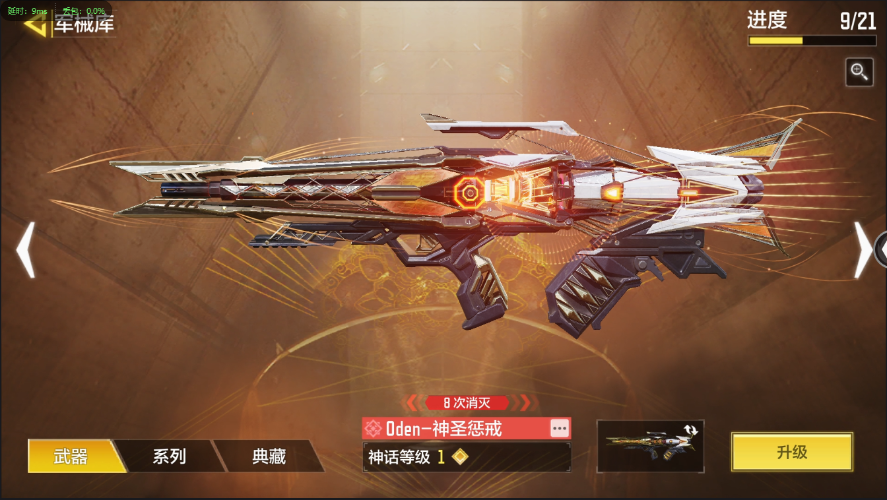Switch to the 系列 tab

tap(169, 456)
